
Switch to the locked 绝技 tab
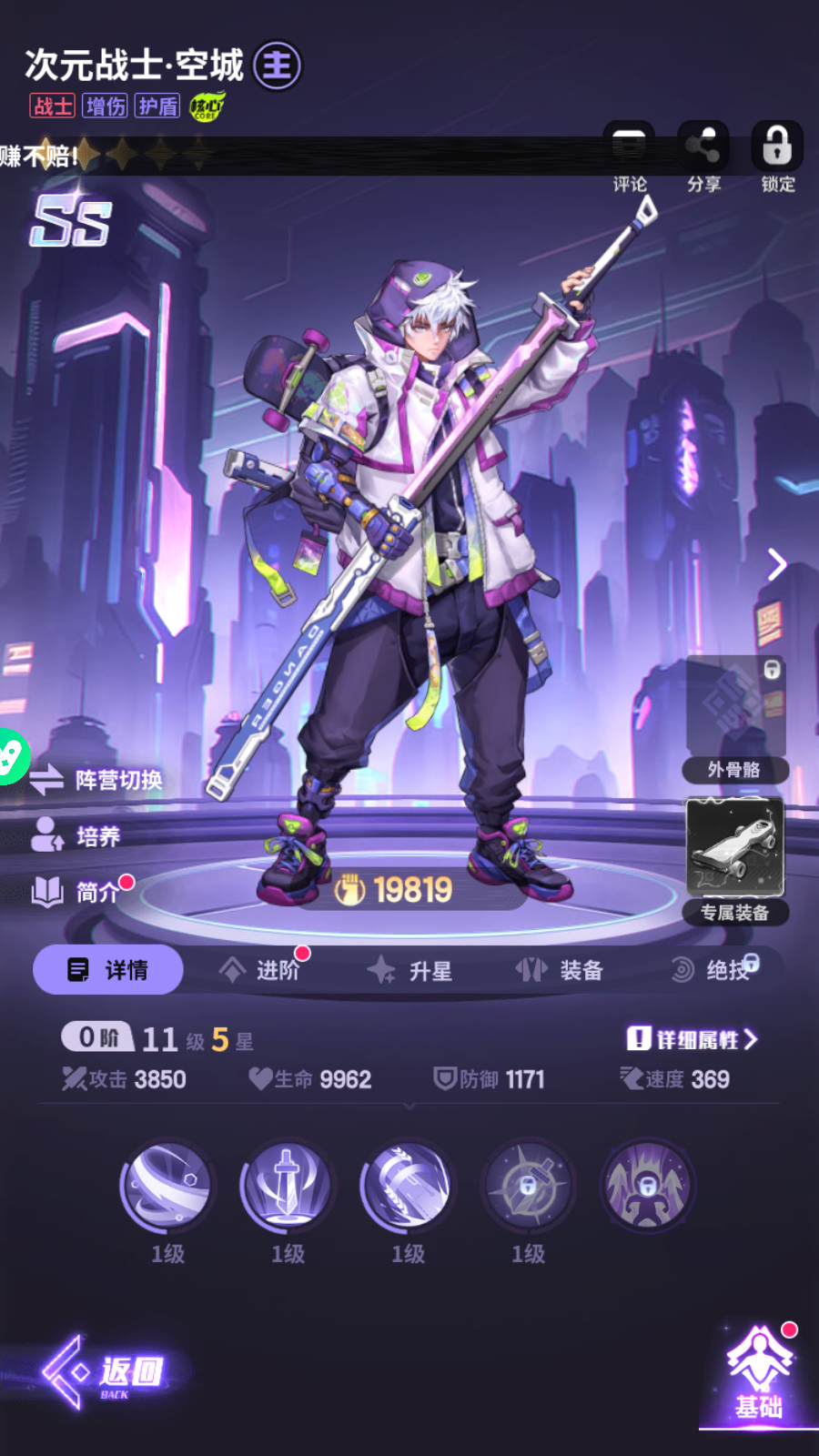(713, 970)
